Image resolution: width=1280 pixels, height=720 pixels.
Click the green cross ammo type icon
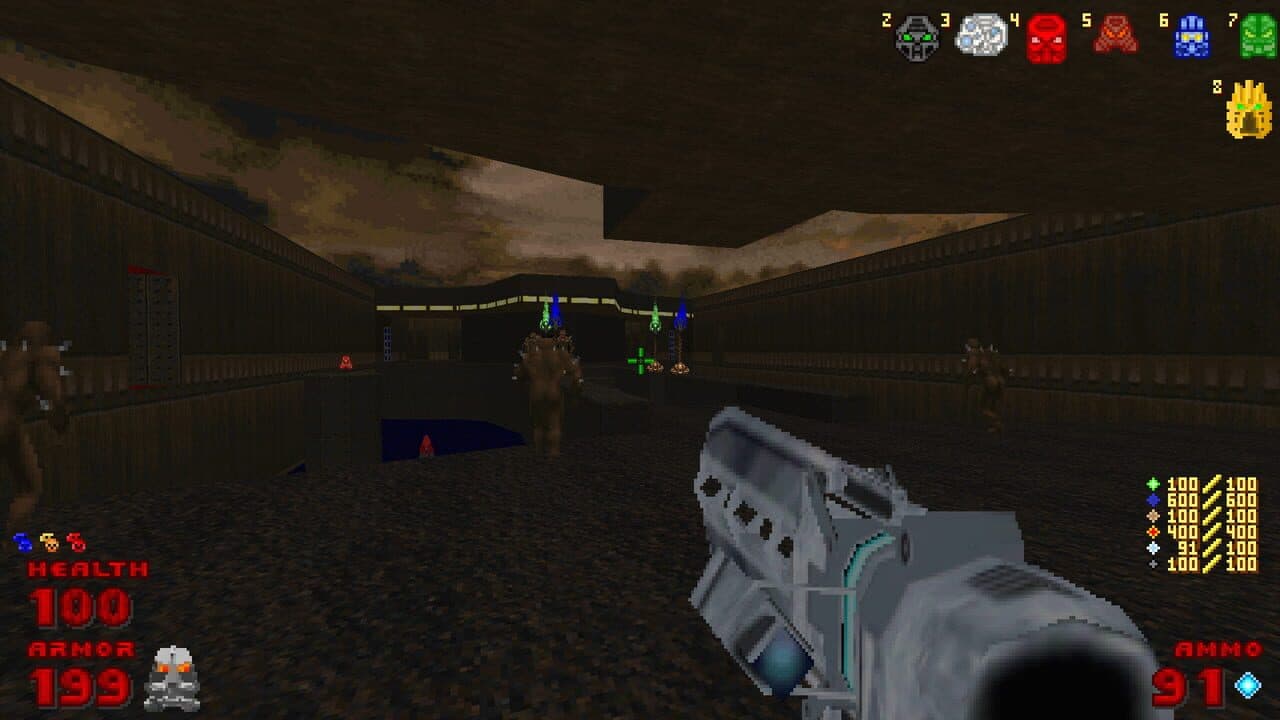[x=1155, y=484]
